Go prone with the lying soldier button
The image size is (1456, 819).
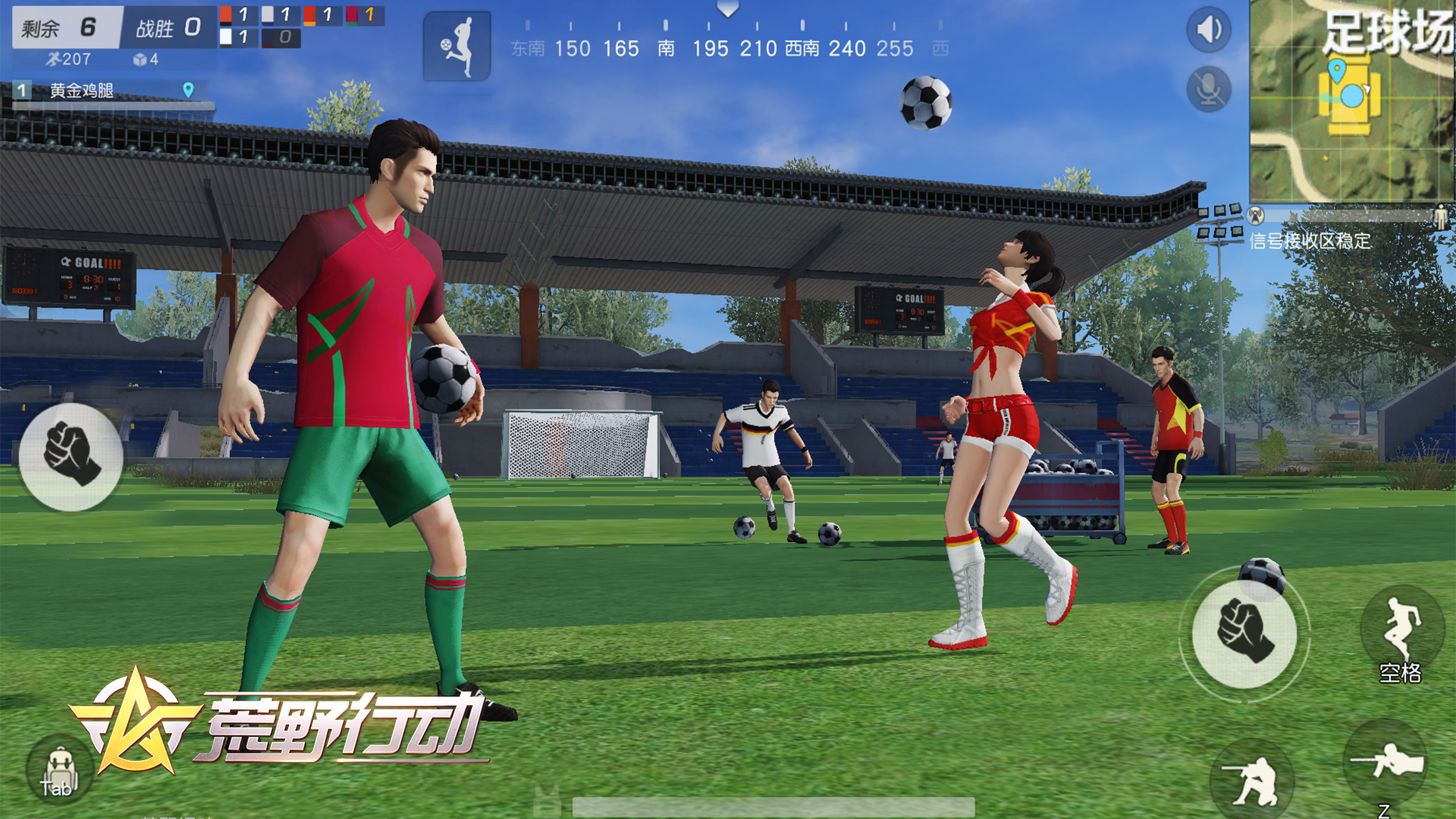[x=1386, y=765]
